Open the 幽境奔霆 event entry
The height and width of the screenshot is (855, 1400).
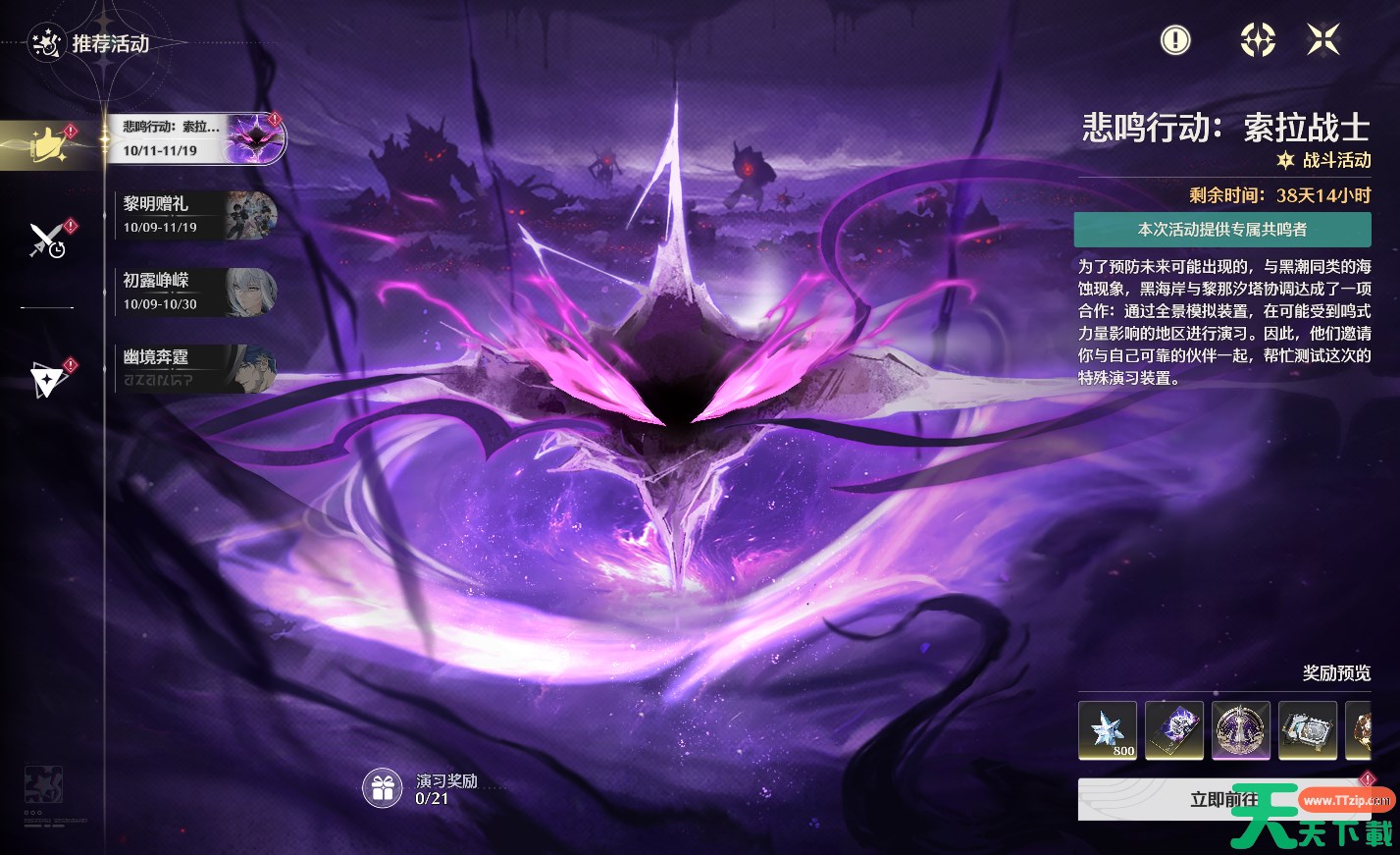click(x=194, y=368)
